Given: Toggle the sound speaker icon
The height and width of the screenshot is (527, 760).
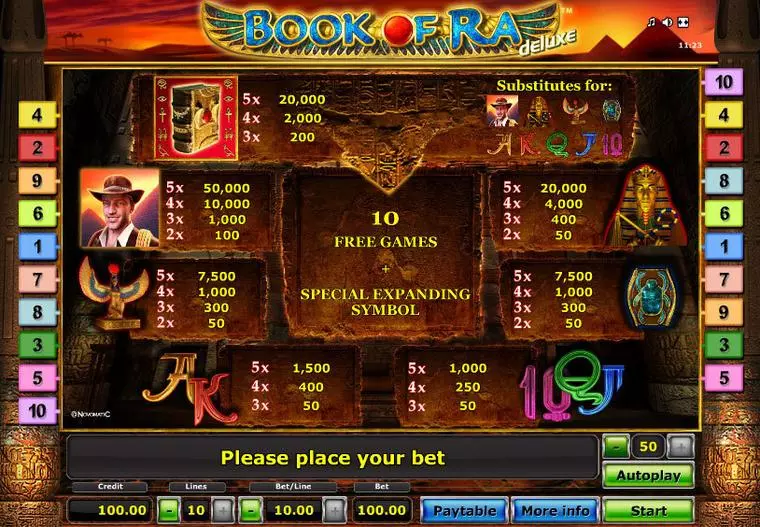Looking at the screenshot, I should [x=667, y=21].
